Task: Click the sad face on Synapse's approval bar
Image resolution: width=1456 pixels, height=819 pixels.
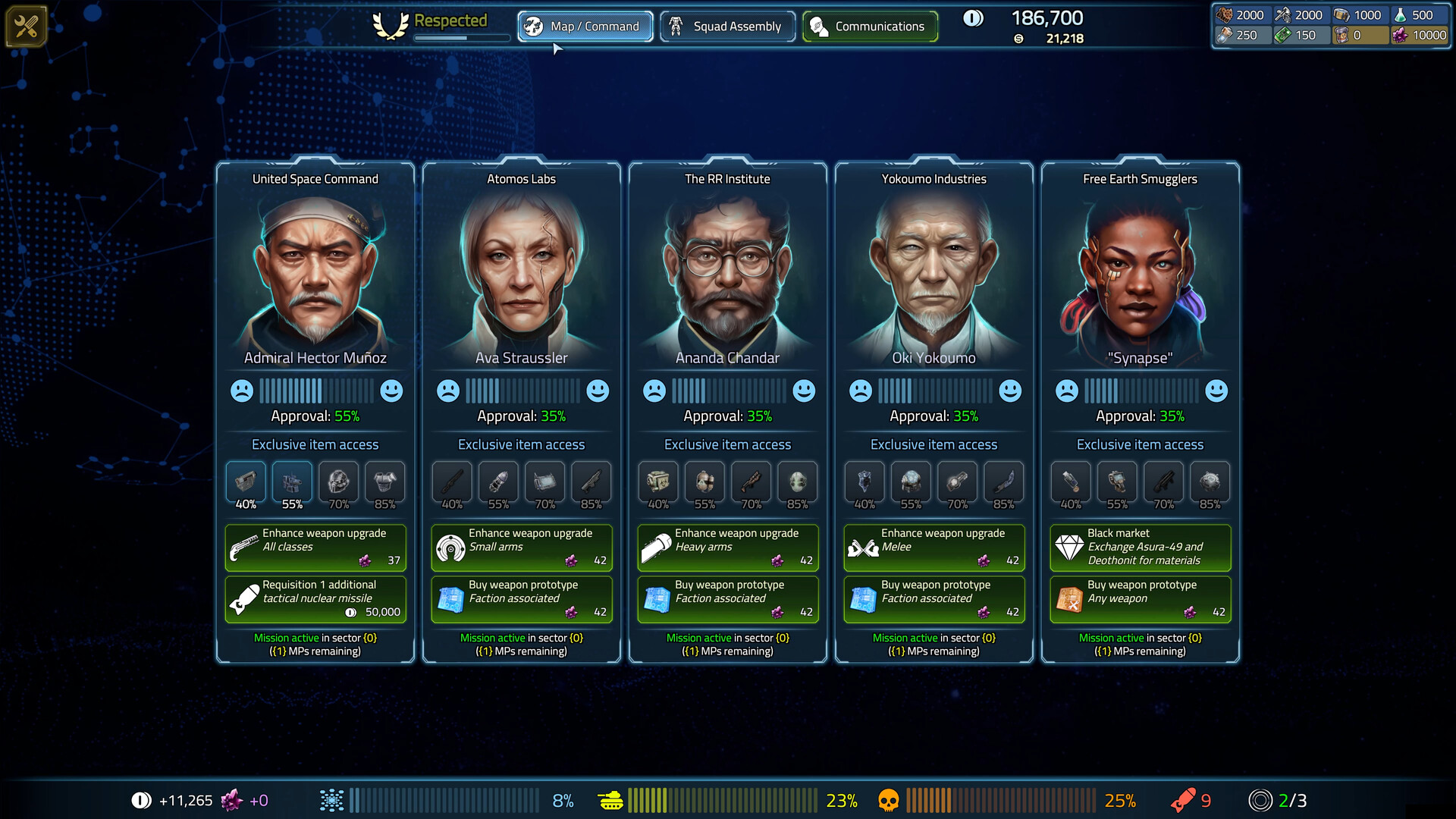Action: 1068,391
